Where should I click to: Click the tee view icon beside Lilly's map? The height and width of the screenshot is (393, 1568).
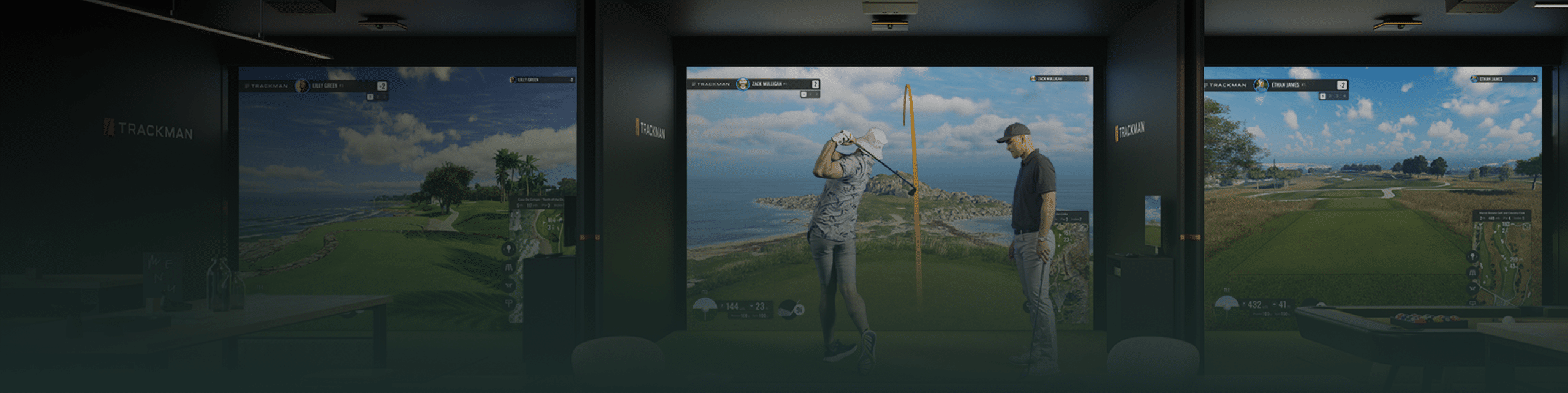click(508, 249)
